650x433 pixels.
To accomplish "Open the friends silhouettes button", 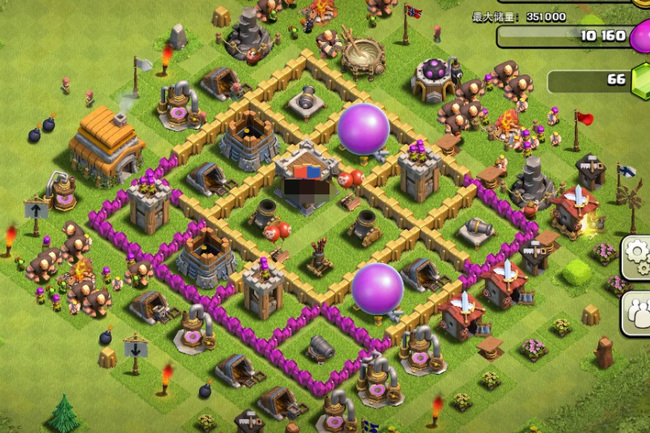I will coord(638,313).
